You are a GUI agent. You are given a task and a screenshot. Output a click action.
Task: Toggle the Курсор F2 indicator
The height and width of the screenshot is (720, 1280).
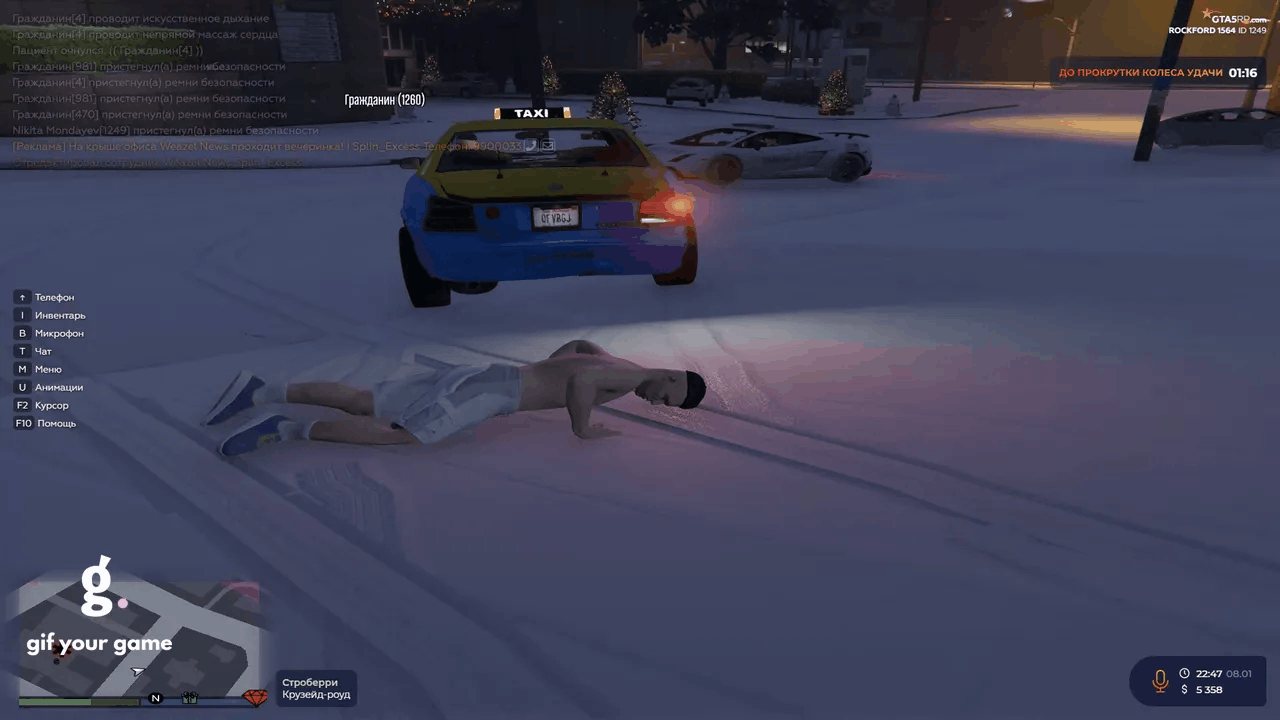click(22, 405)
